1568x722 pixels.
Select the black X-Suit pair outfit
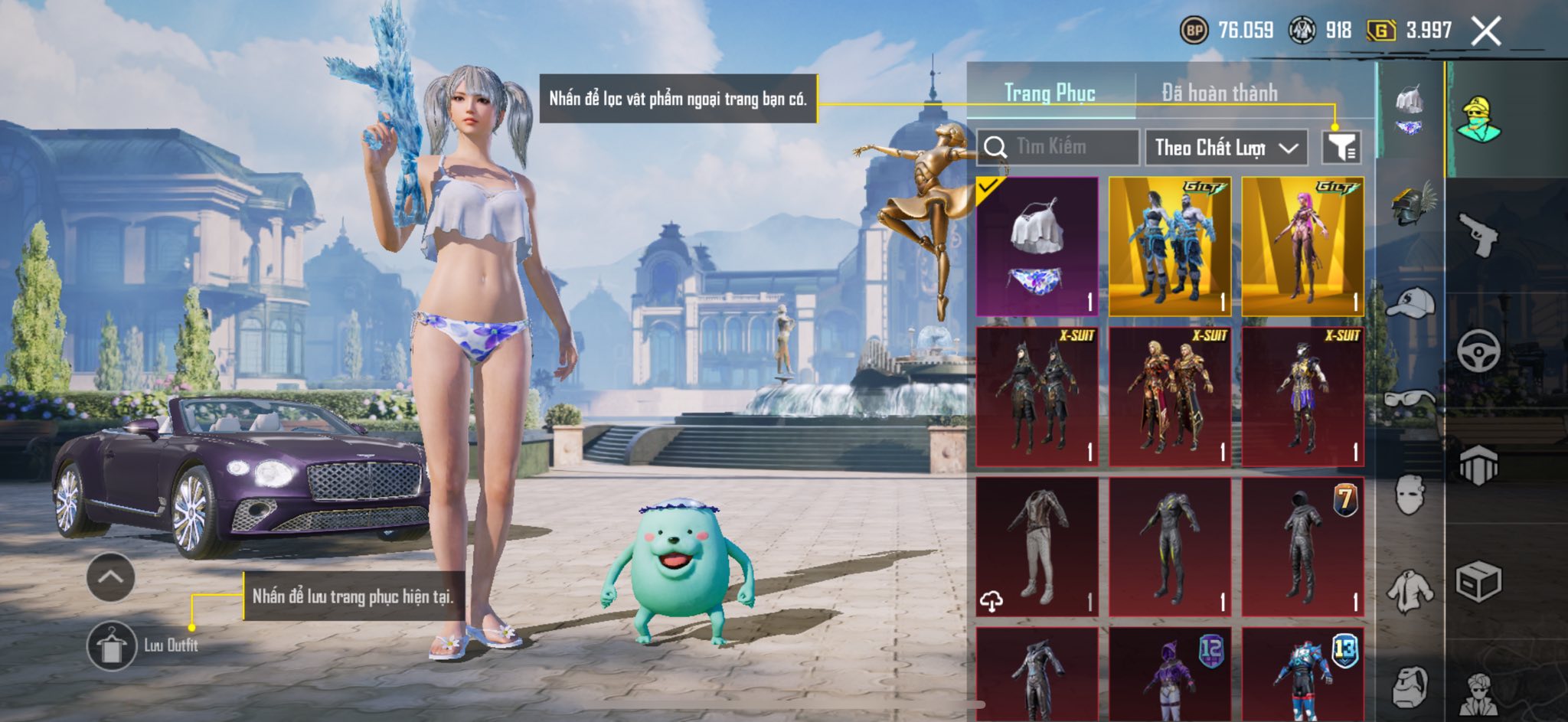pos(1037,397)
